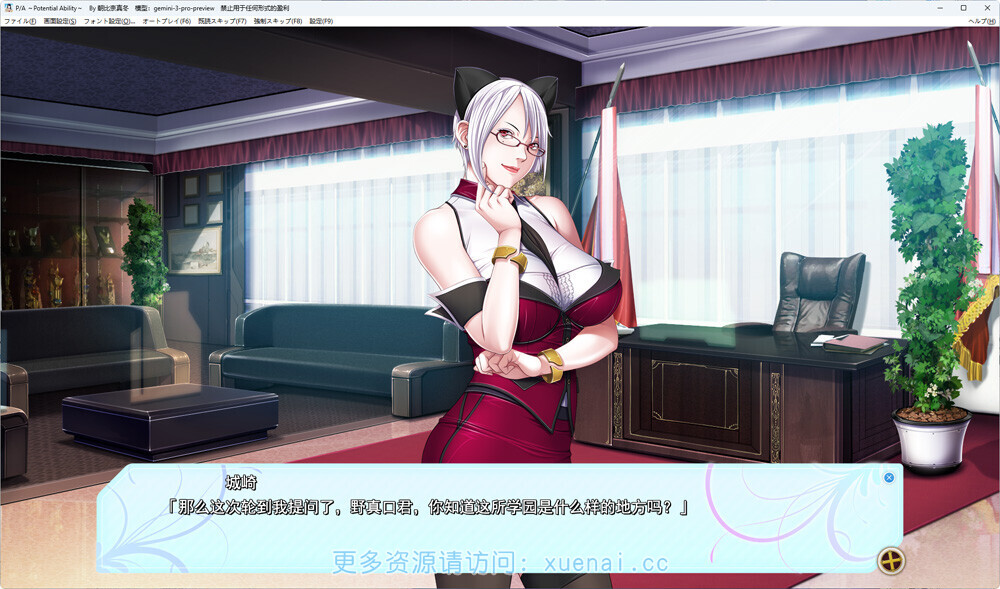Open the 画面設定 screen settings menu
Screen dimensions: 1000x589
point(60,21)
